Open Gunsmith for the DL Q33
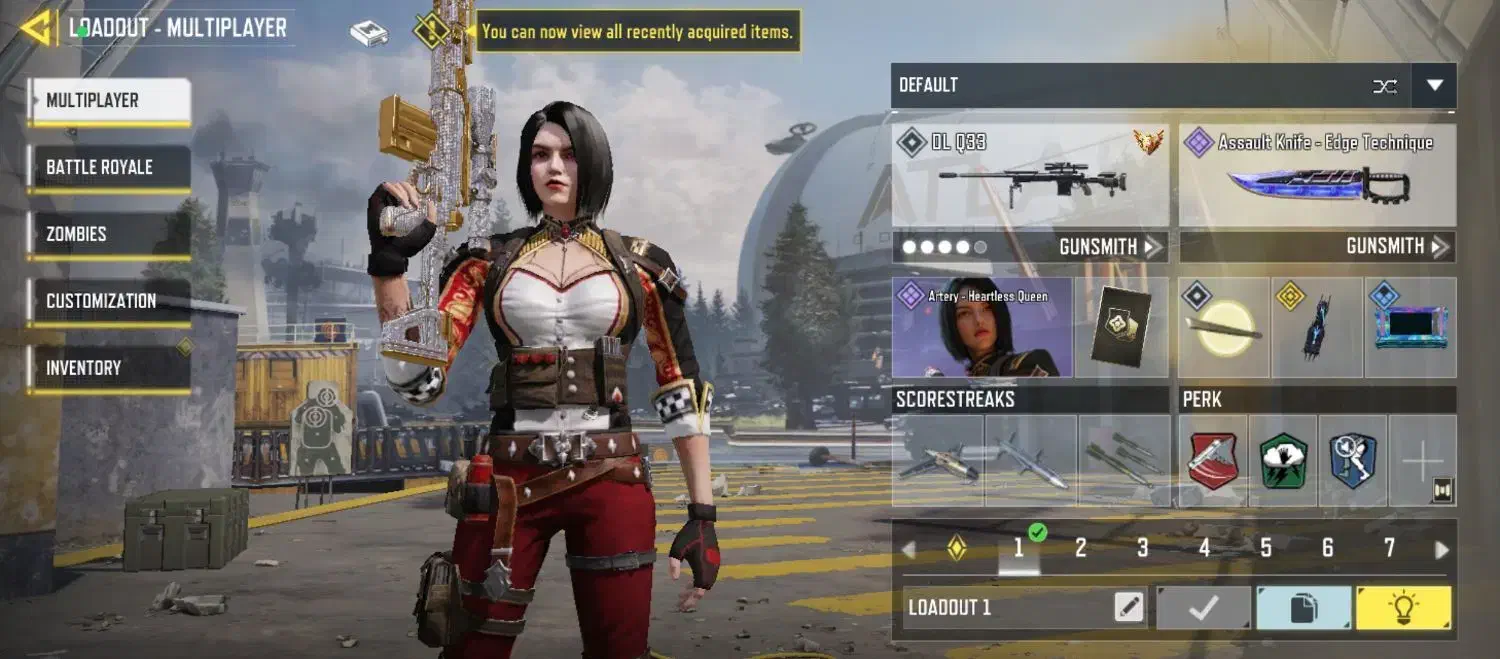 click(1108, 247)
